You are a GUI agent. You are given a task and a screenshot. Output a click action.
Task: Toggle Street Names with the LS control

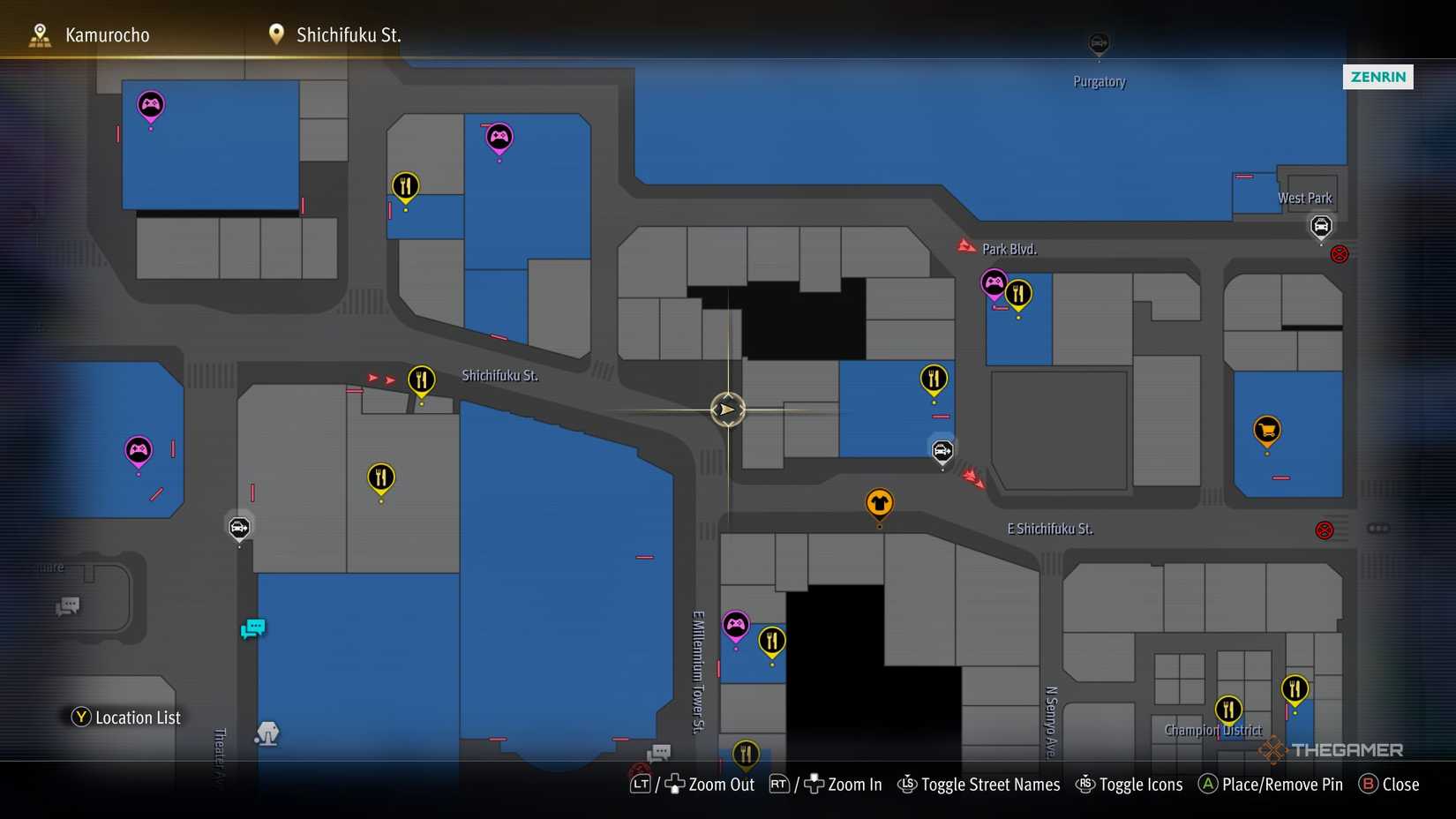(978, 784)
